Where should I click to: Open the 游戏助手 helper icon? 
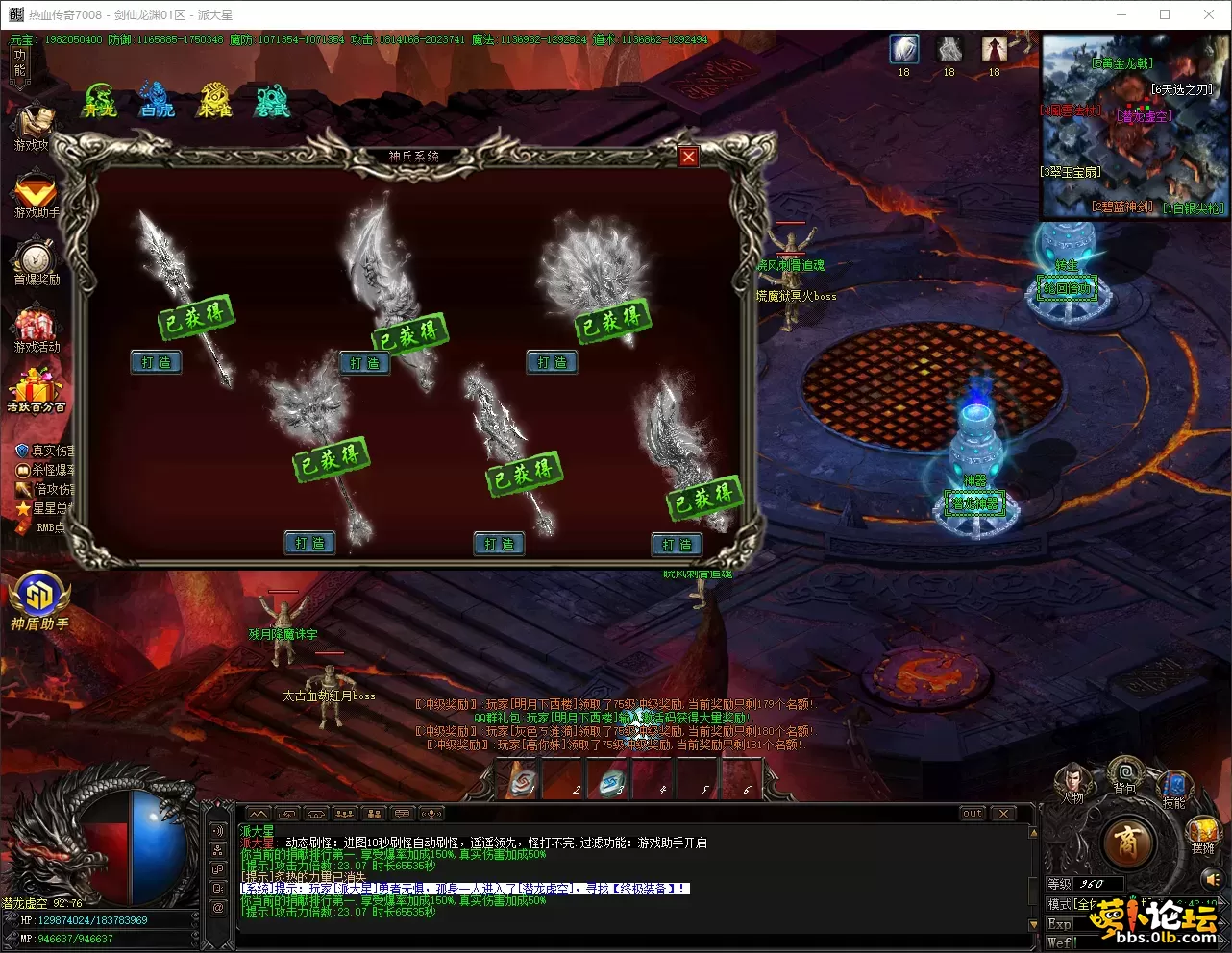(36, 193)
